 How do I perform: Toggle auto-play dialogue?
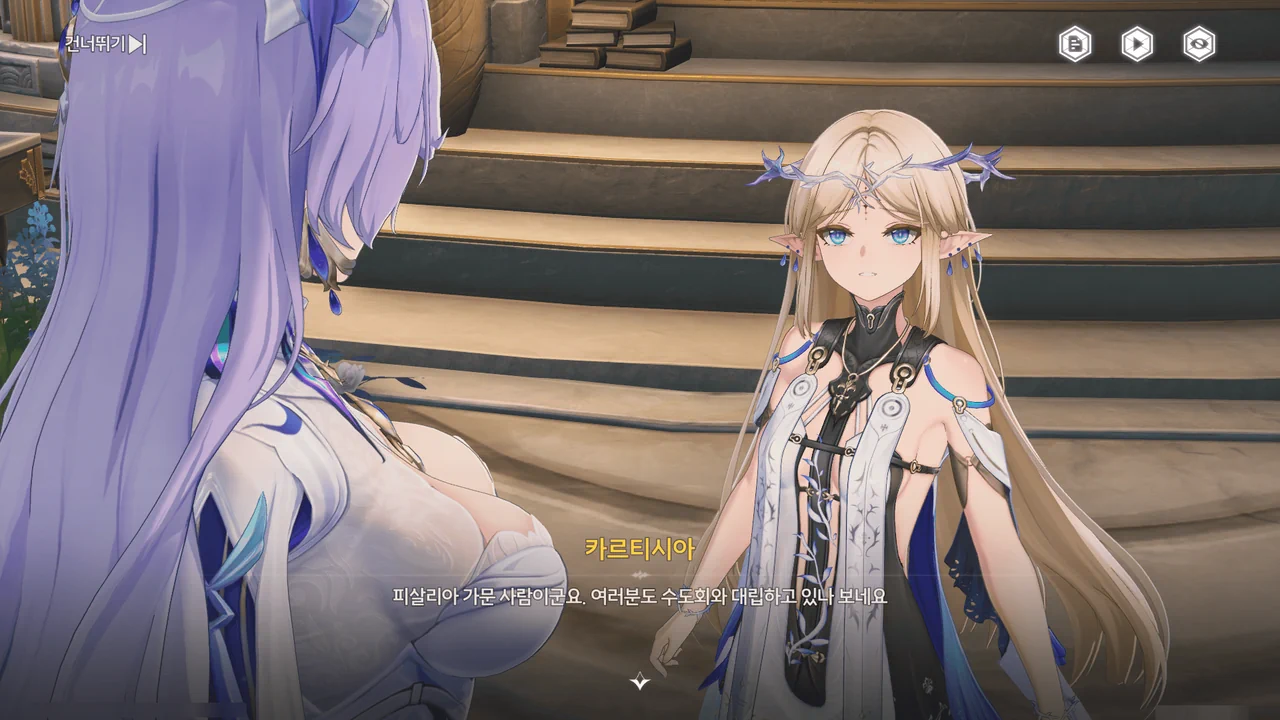pyautogui.click(x=1137, y=44)
